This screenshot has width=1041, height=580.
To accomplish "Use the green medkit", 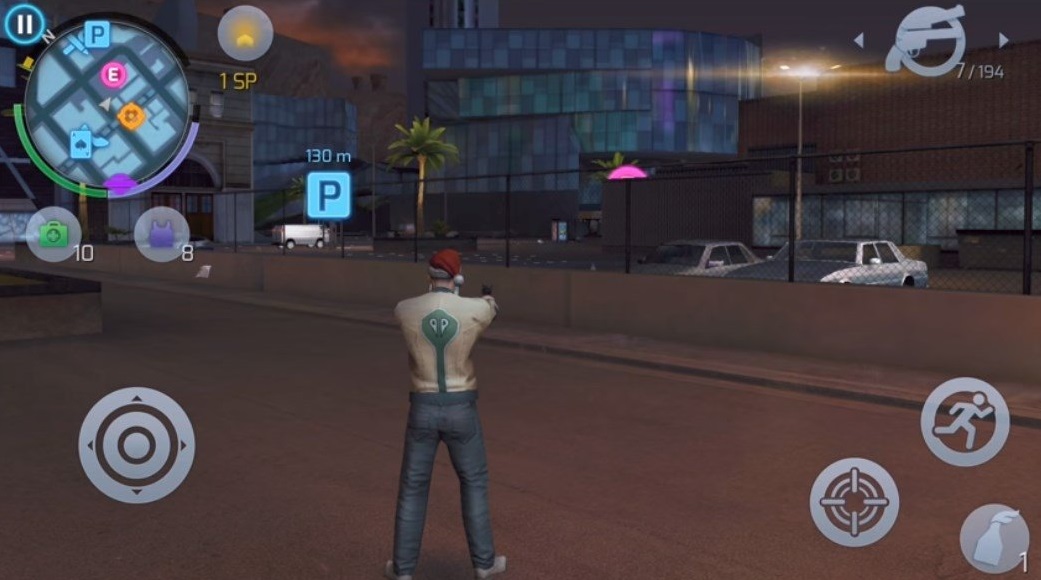I will pyautogui.click(x=53, y=234).
